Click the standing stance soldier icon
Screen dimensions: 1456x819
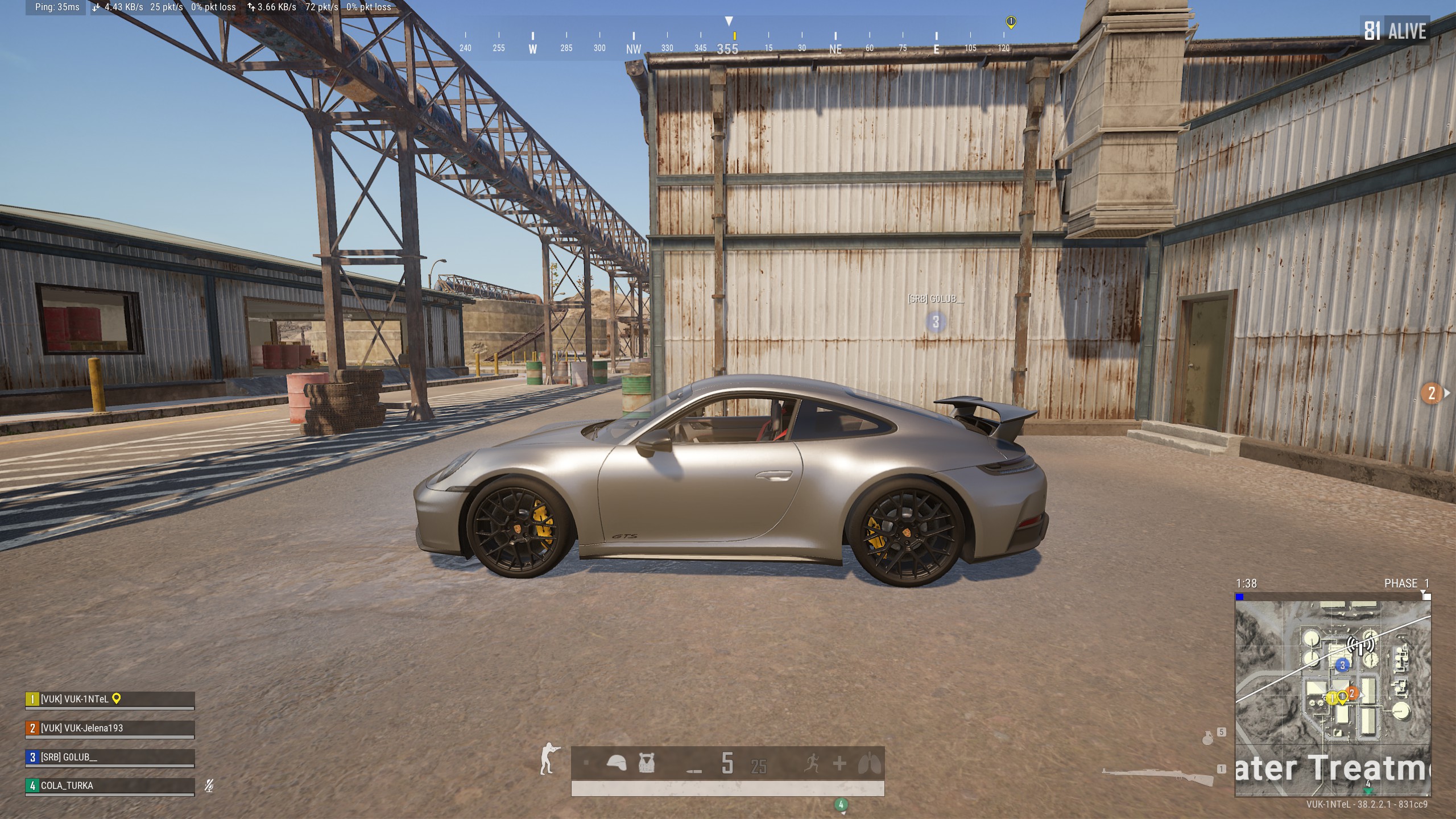(x=548, y=759)
